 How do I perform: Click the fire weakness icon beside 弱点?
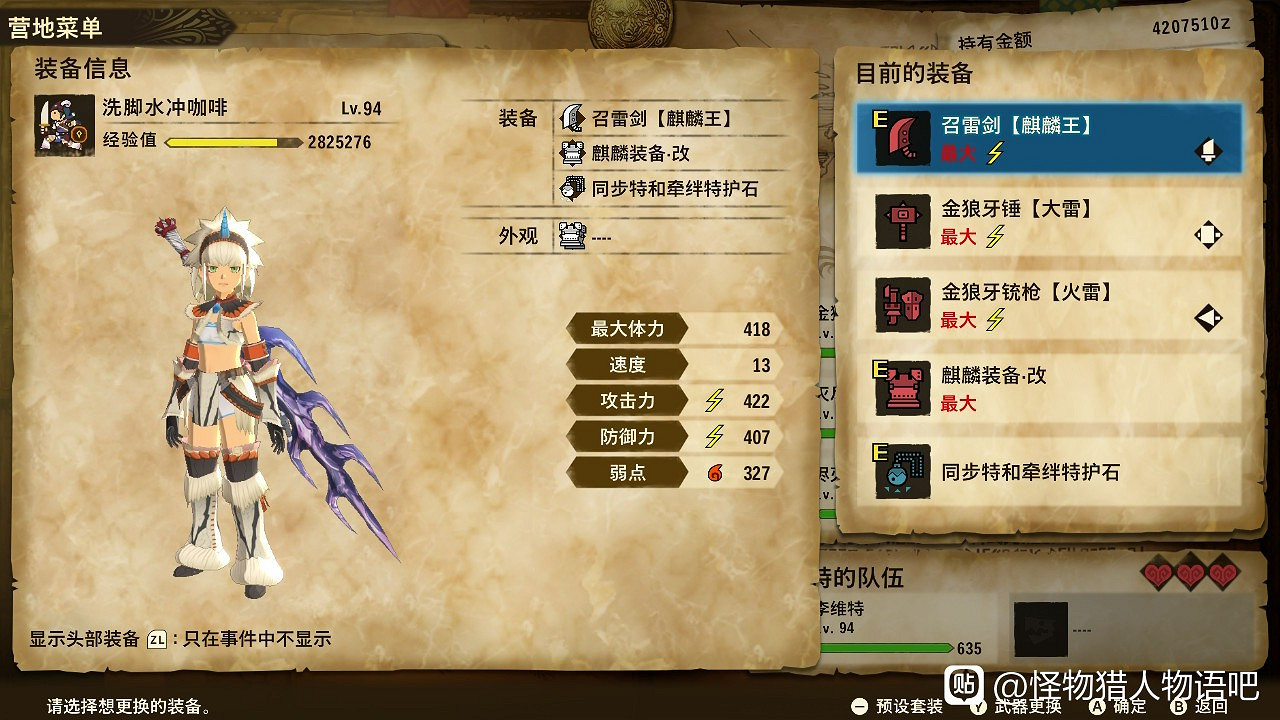(712, 471)
